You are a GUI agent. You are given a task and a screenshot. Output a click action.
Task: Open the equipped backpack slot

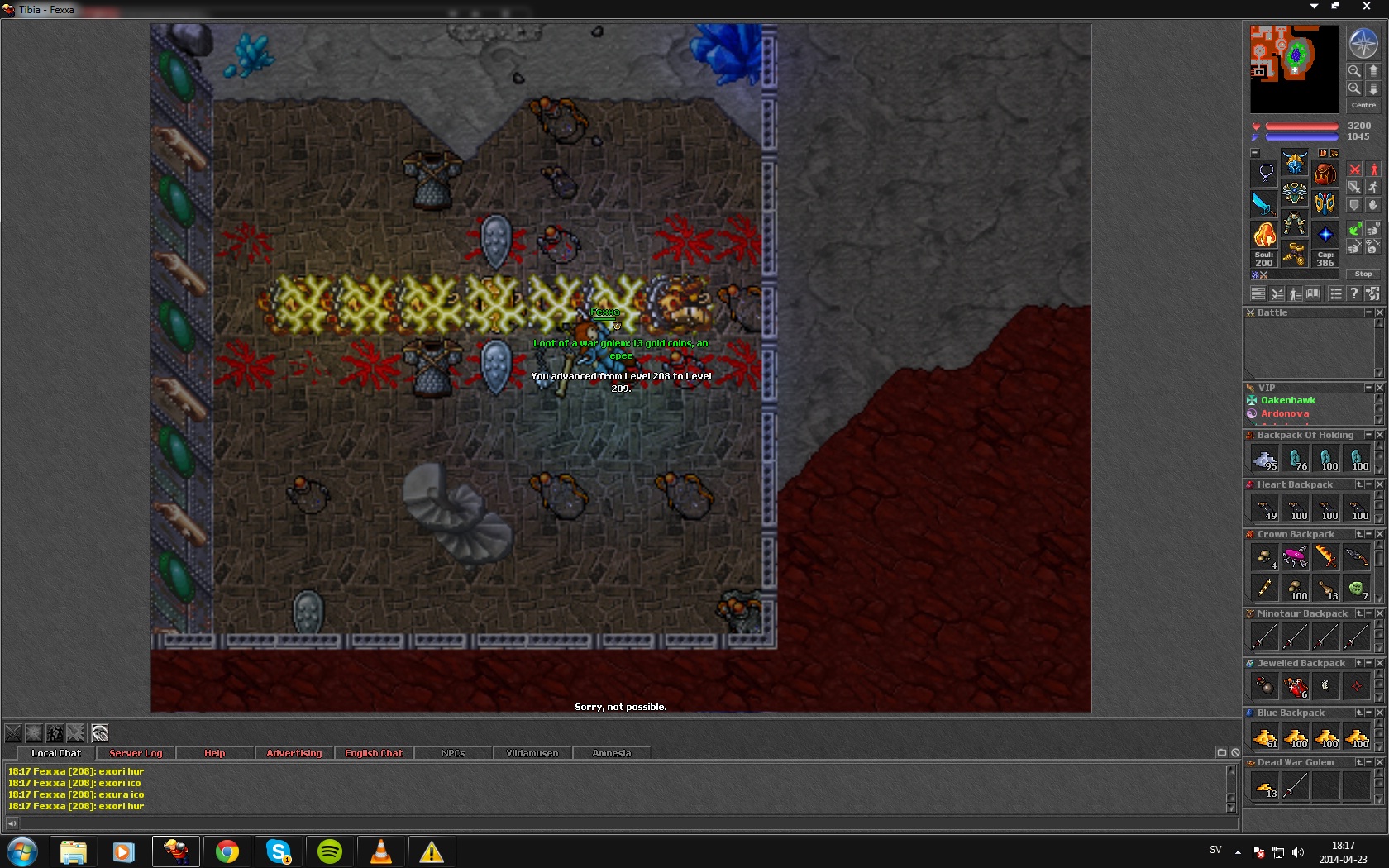click(1325, 173)
